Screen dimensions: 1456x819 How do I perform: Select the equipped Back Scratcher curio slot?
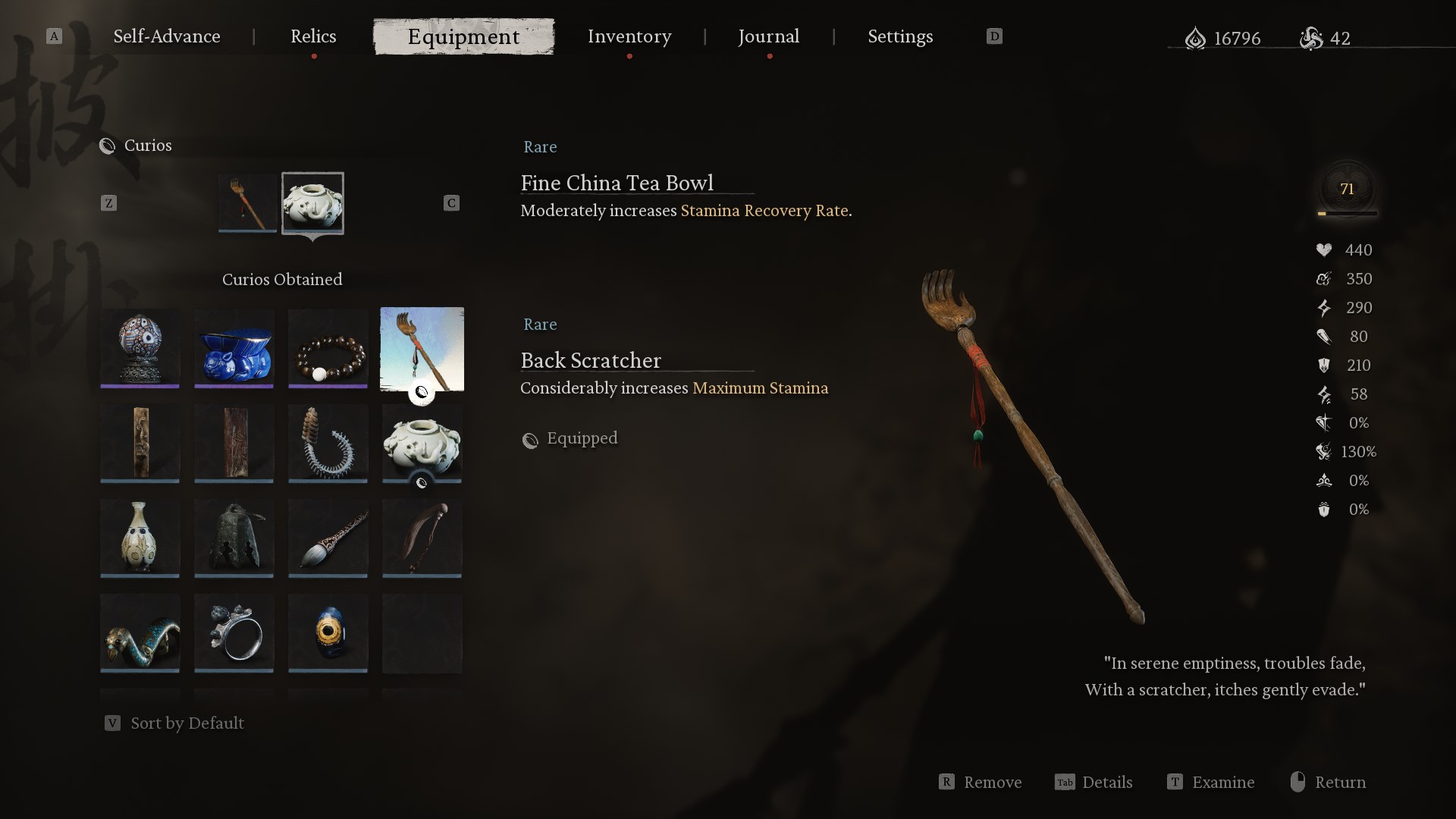click(247, 202)
